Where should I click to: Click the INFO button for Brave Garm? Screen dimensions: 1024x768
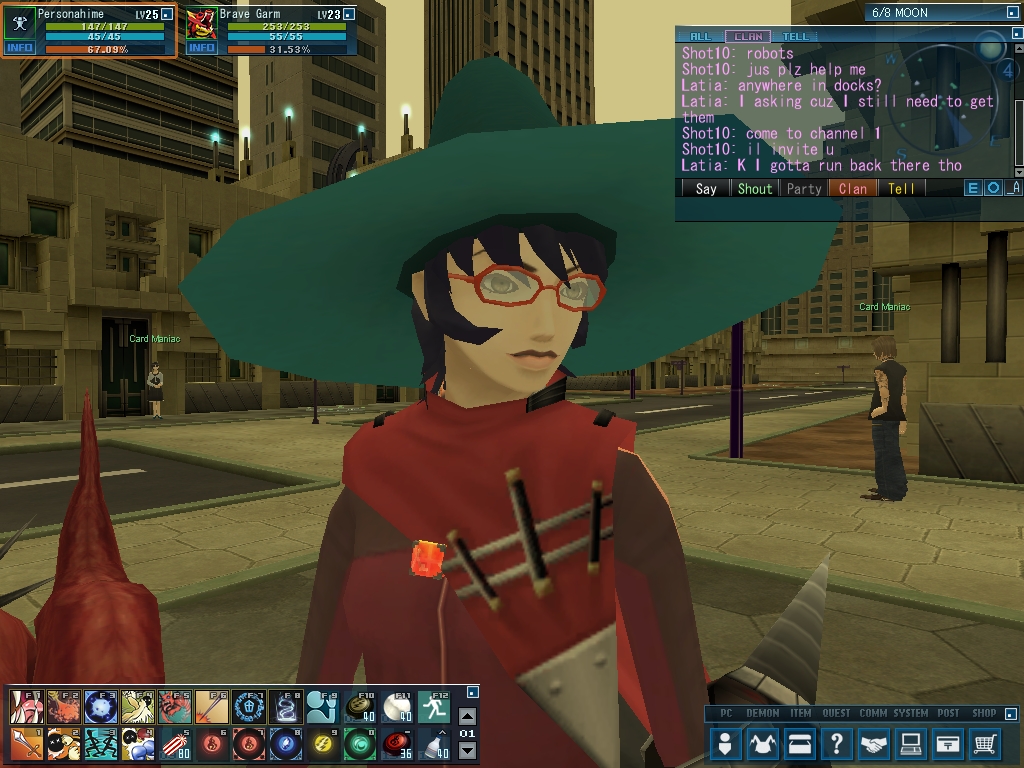click(x=201, y=48)
